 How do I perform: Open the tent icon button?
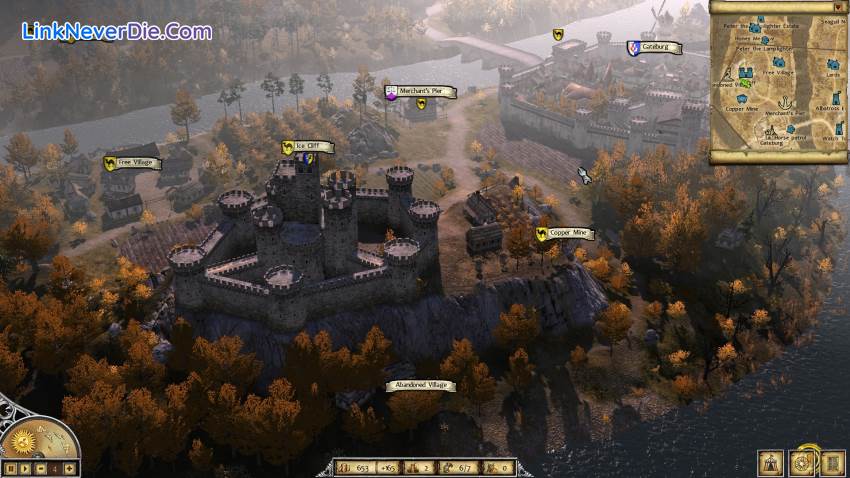point(771,462)
